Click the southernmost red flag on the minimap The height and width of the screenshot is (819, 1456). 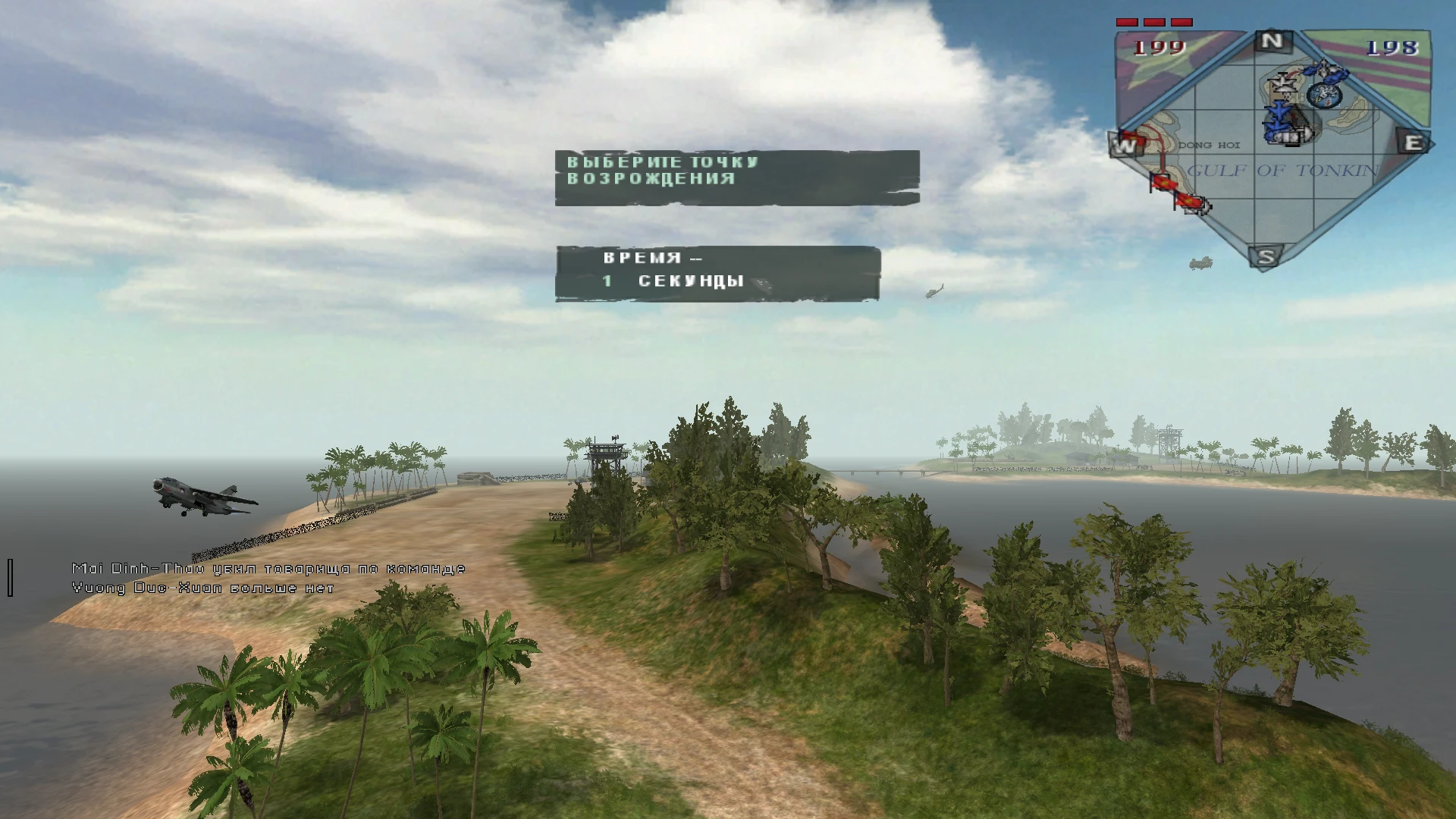coord(1190,201)
